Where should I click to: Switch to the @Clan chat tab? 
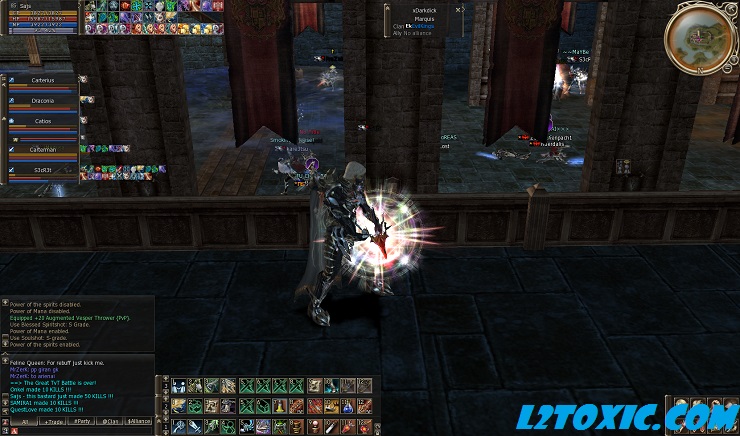[113, 423]
